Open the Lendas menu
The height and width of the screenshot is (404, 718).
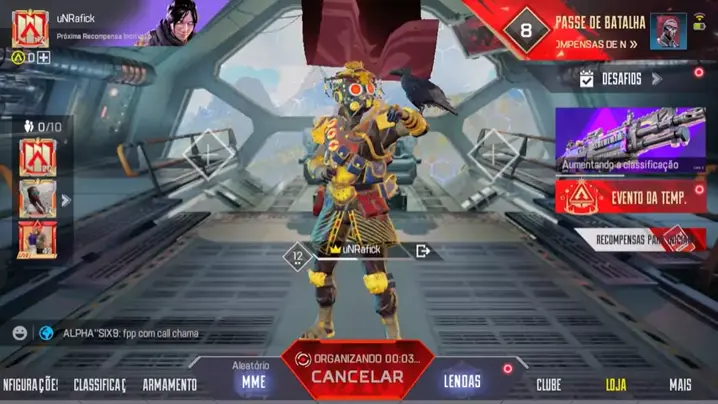point(462,381)
